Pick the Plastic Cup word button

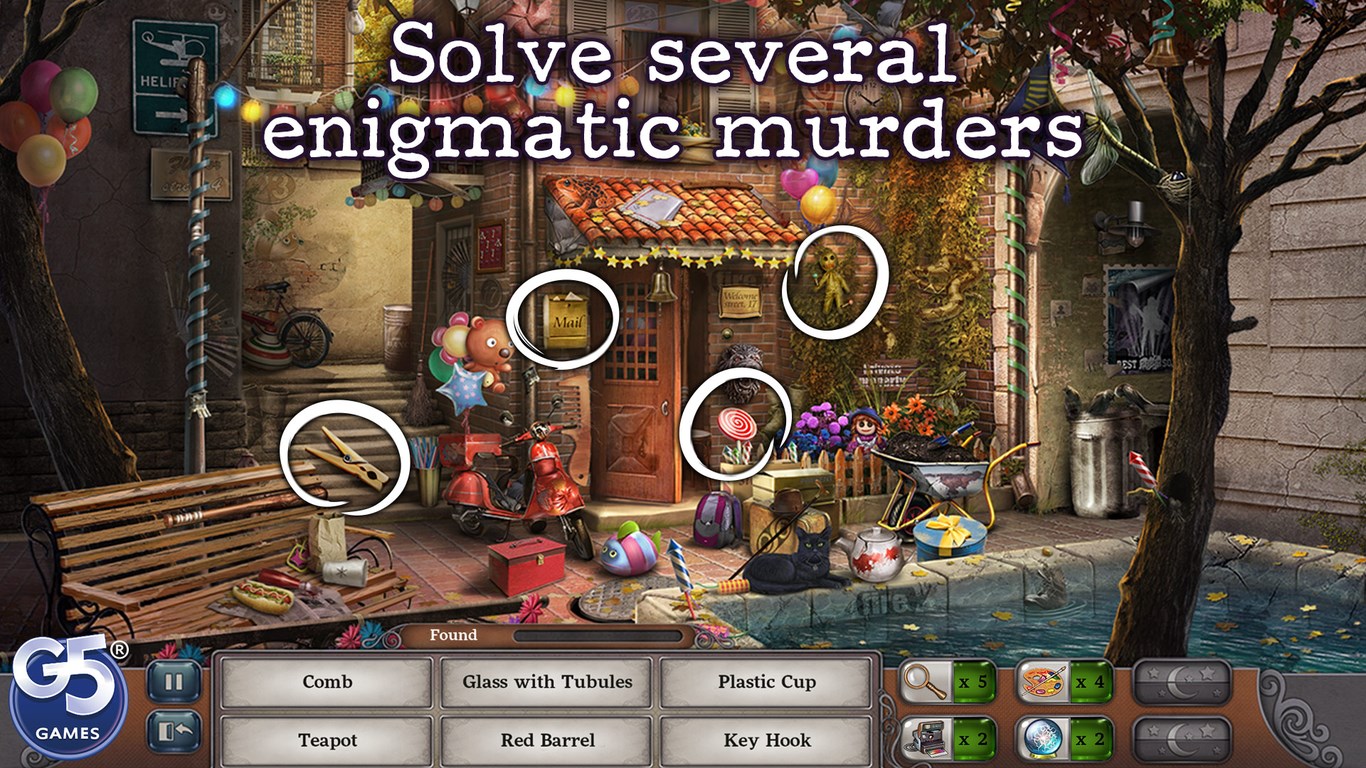[766, 682]
